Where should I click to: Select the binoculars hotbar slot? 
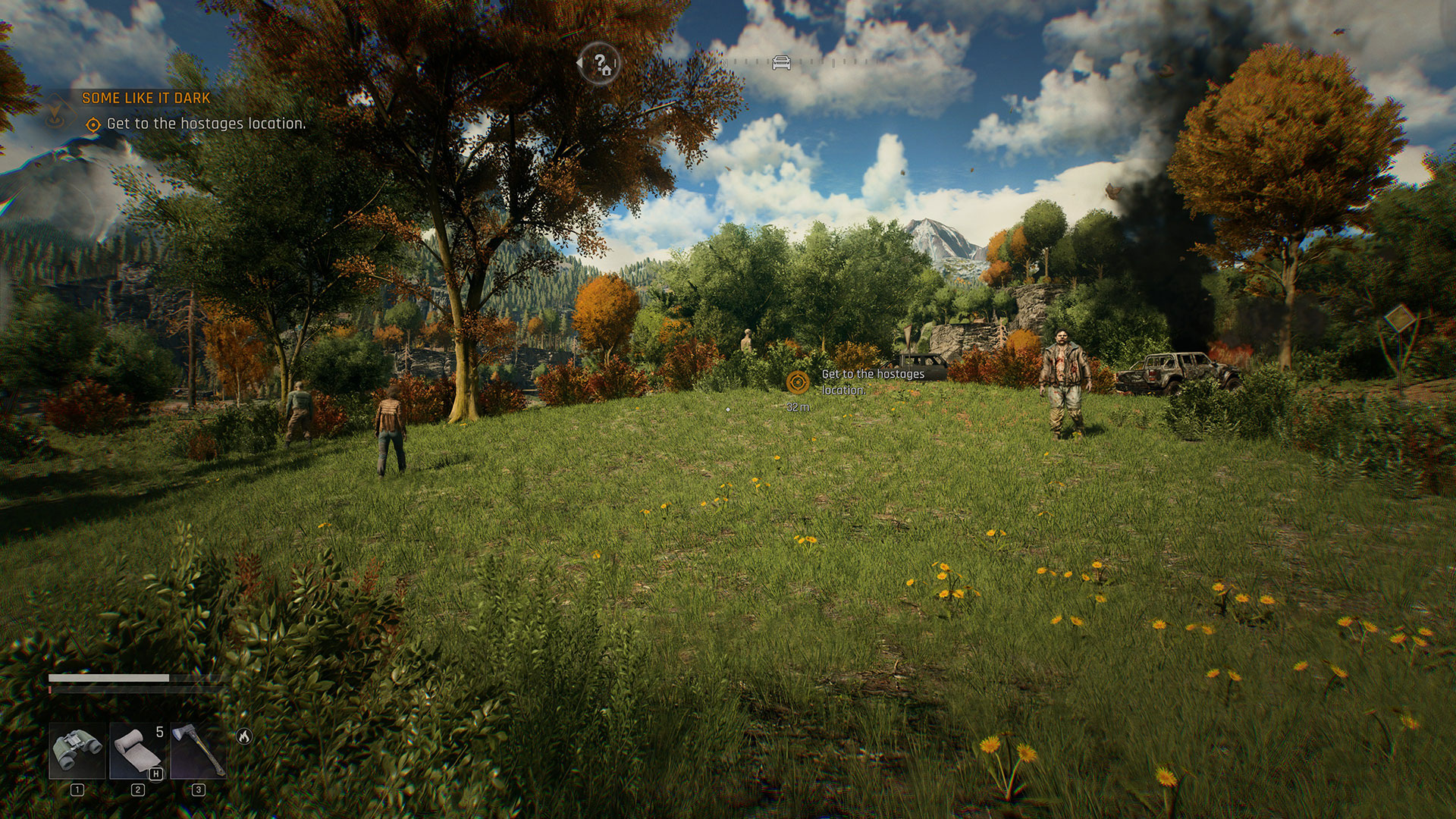(77, 750)
